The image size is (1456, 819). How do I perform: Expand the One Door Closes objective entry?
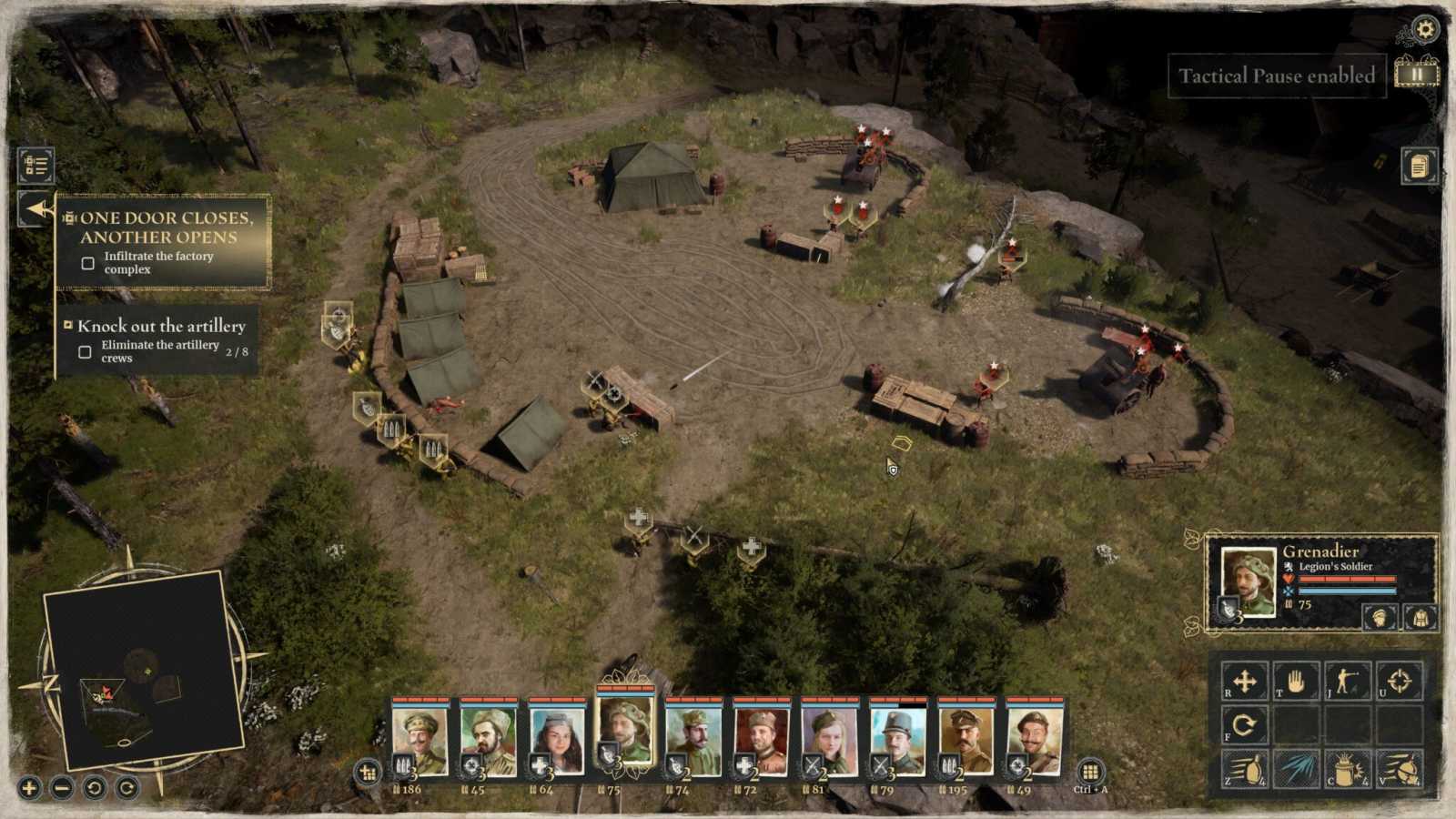coord(68,218)
